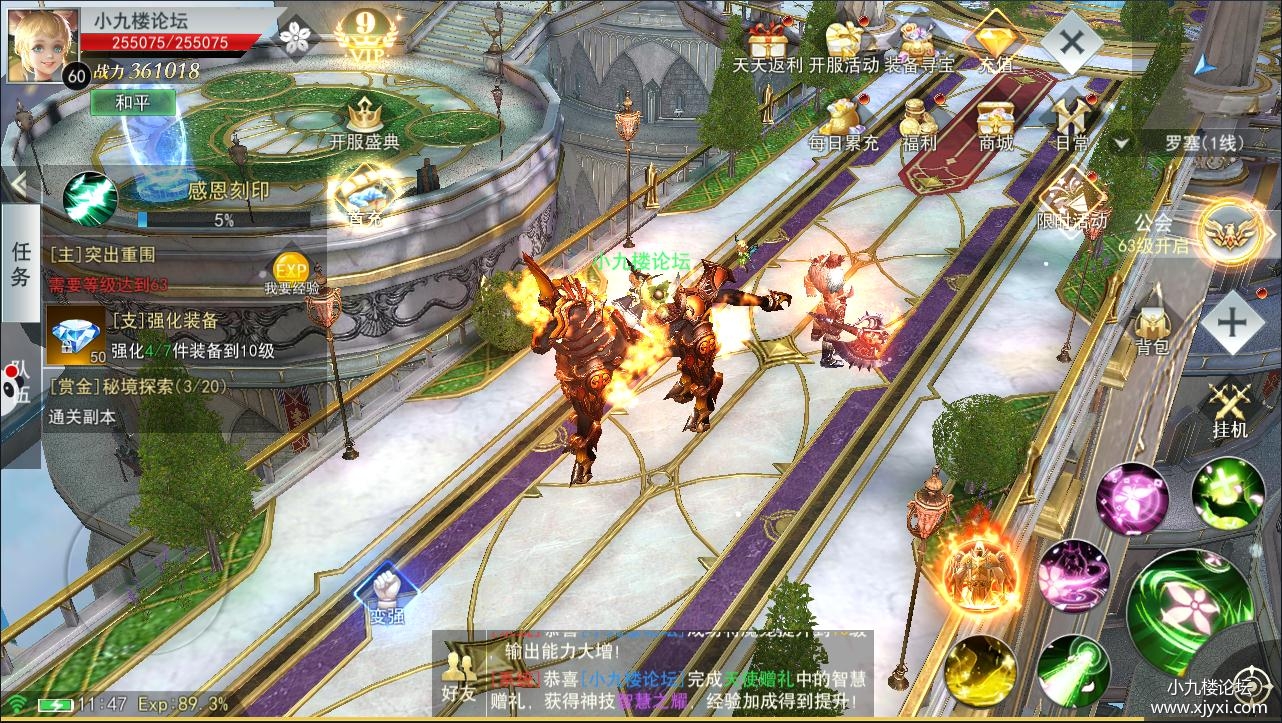The height and width of the screenshot is (723, 1282).
Task: Open the 强化装备 side quest entry
Action: tap(160, 336)
